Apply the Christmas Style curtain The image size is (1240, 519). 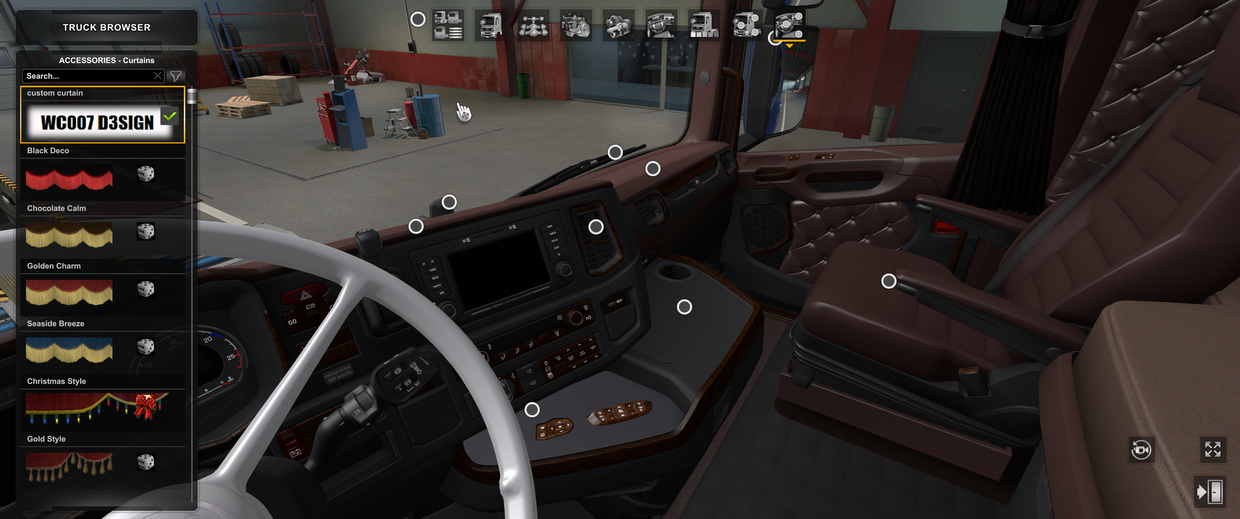click(x=96, y=407)
